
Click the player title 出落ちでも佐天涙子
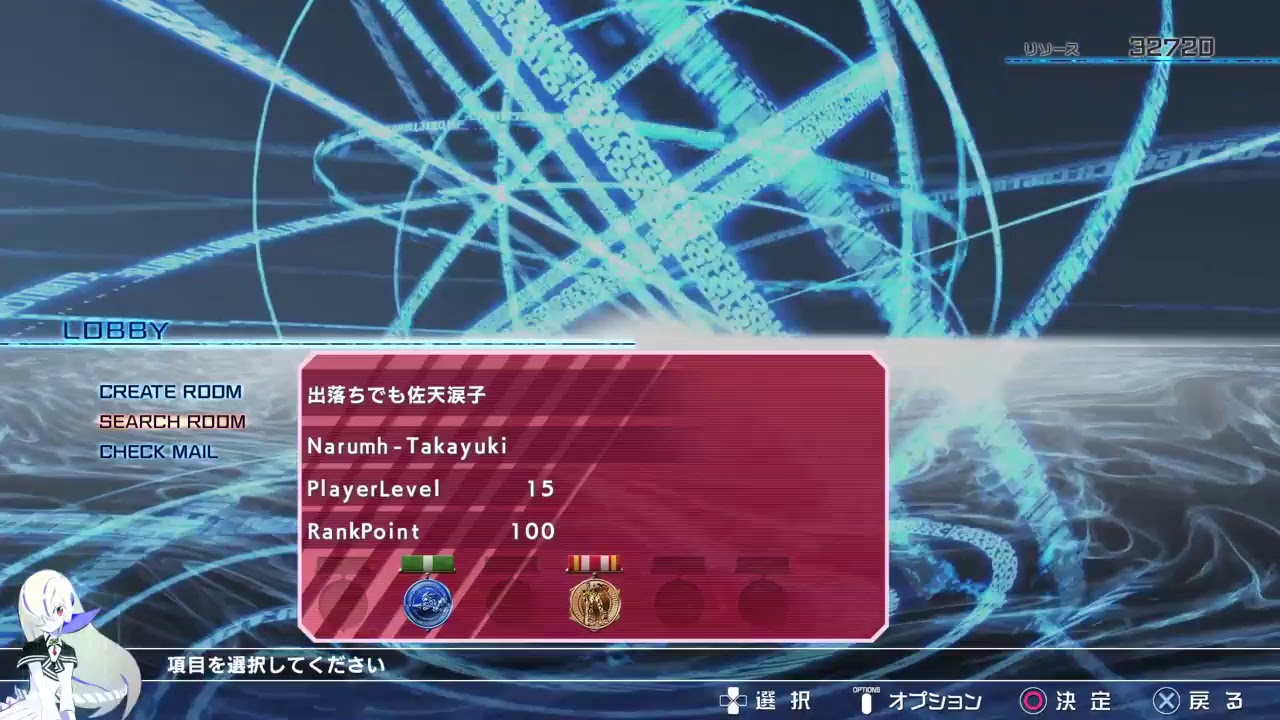[393, 395]
